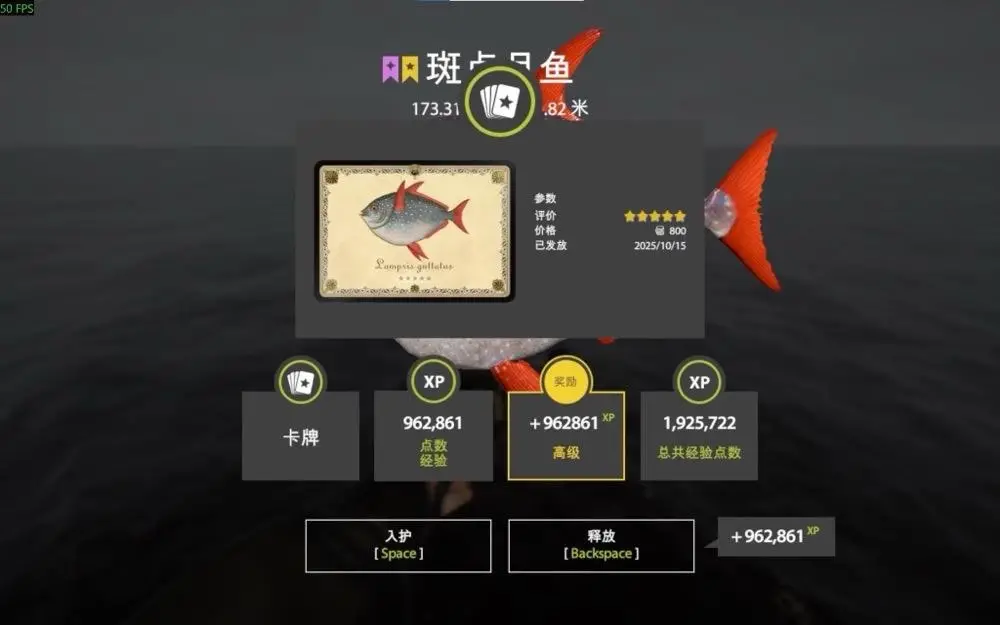Release the fish with the 释放 button

[x=601, y=546]
